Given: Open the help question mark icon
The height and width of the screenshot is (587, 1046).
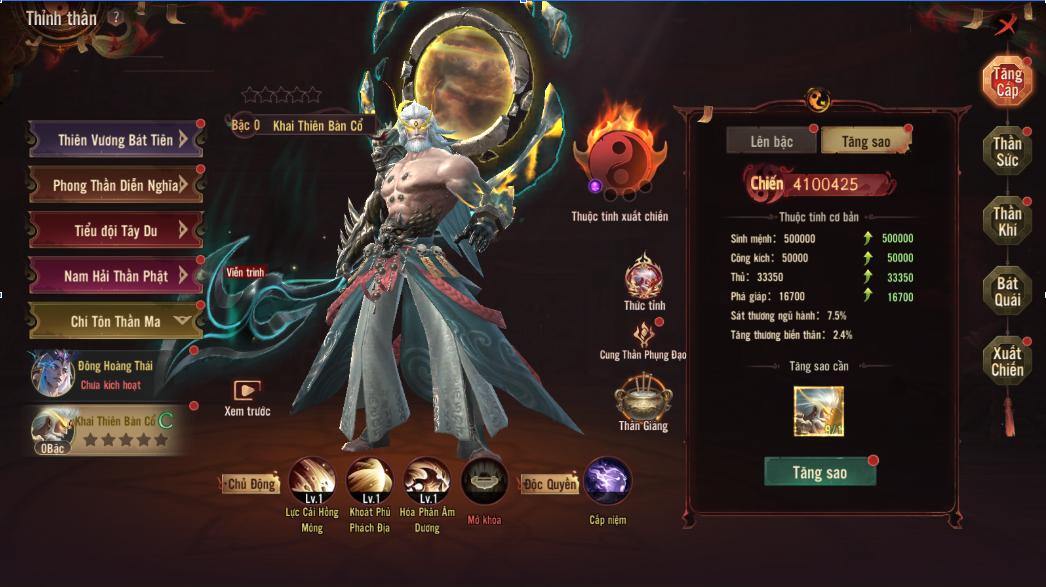Looking at the screenshot, I should (117, 17).
